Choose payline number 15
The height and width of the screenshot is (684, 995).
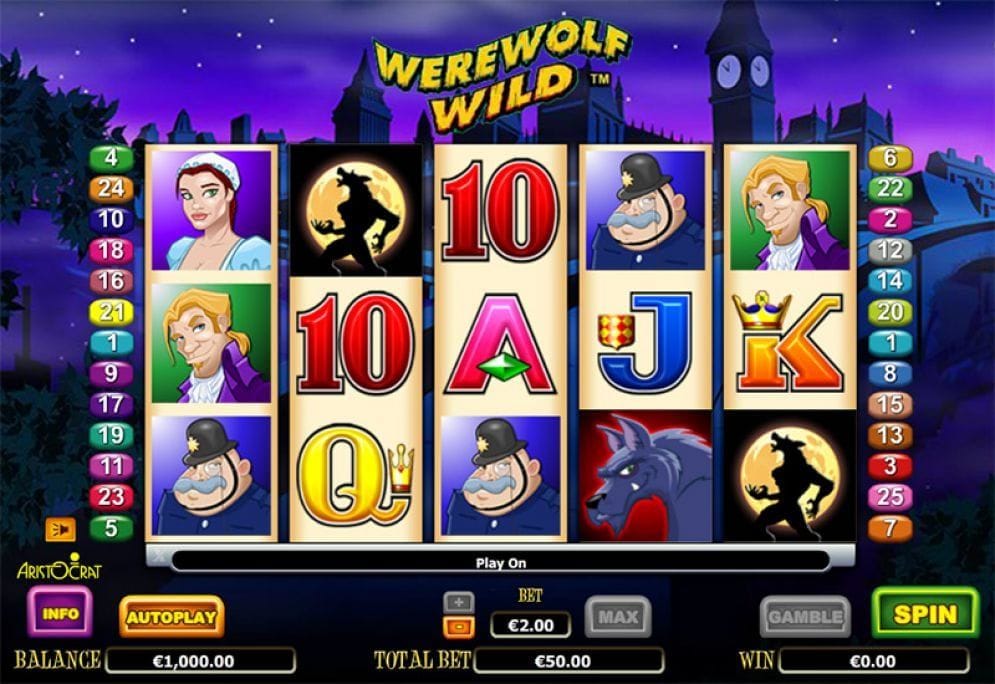[x=890, y=404]
